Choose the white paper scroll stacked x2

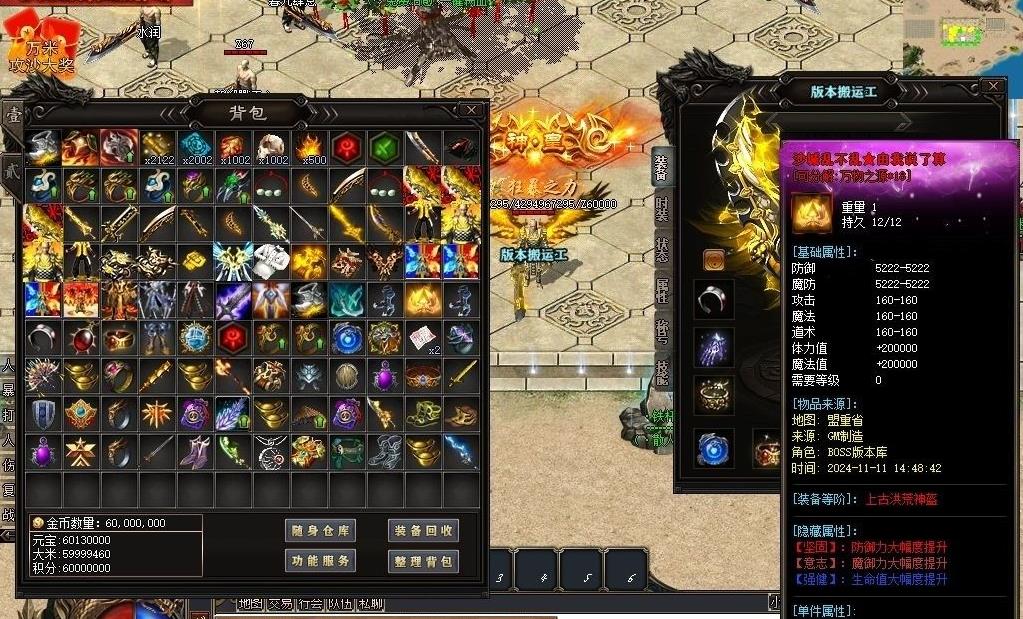point(422,337)
